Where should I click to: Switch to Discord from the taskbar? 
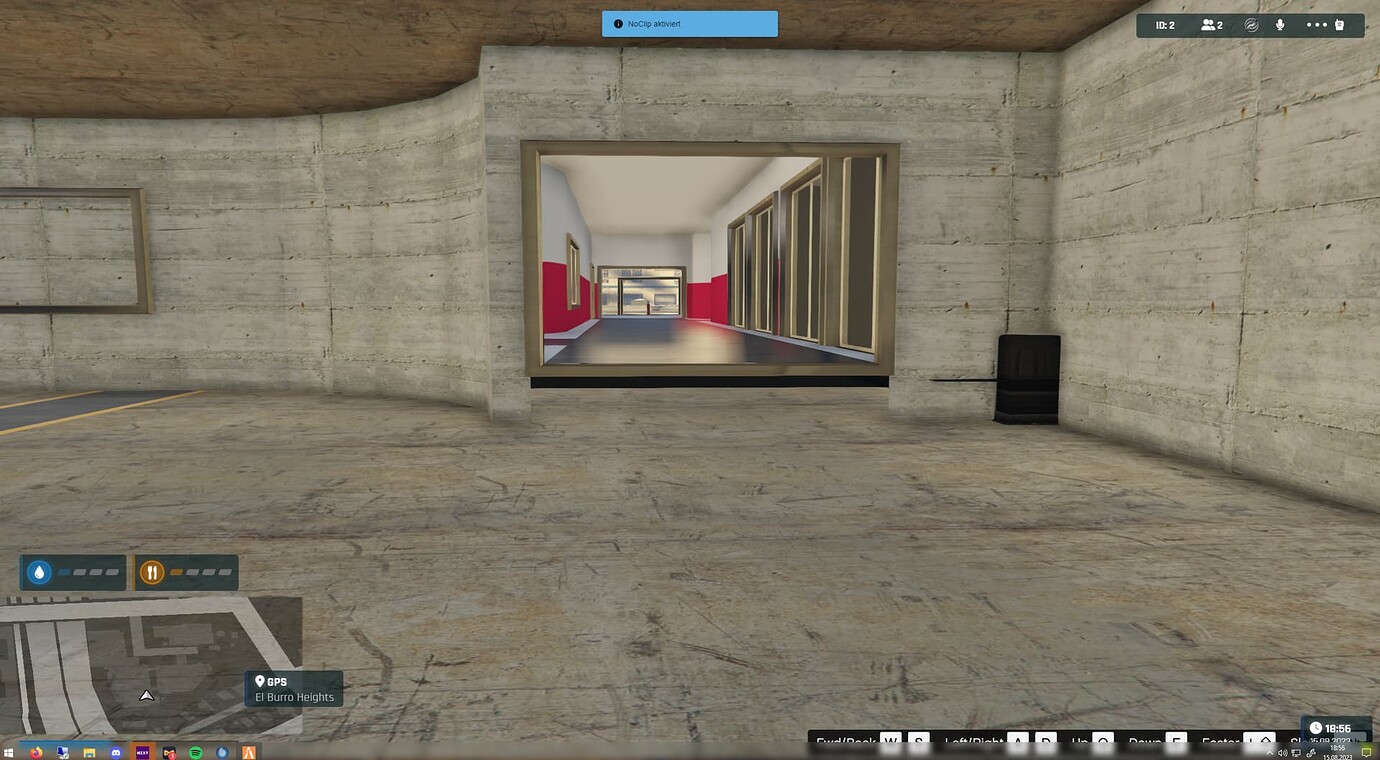click(x=116, y=751)
